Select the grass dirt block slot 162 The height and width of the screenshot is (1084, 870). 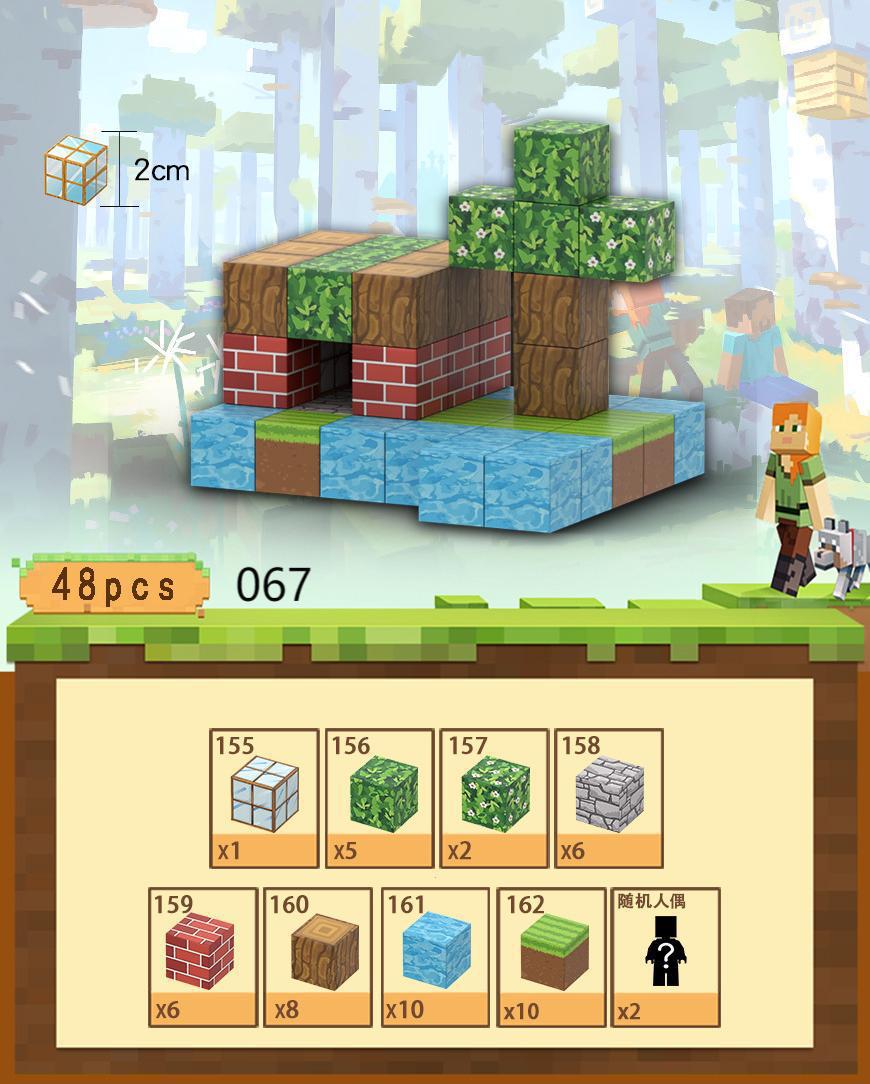tap(552, 956)
